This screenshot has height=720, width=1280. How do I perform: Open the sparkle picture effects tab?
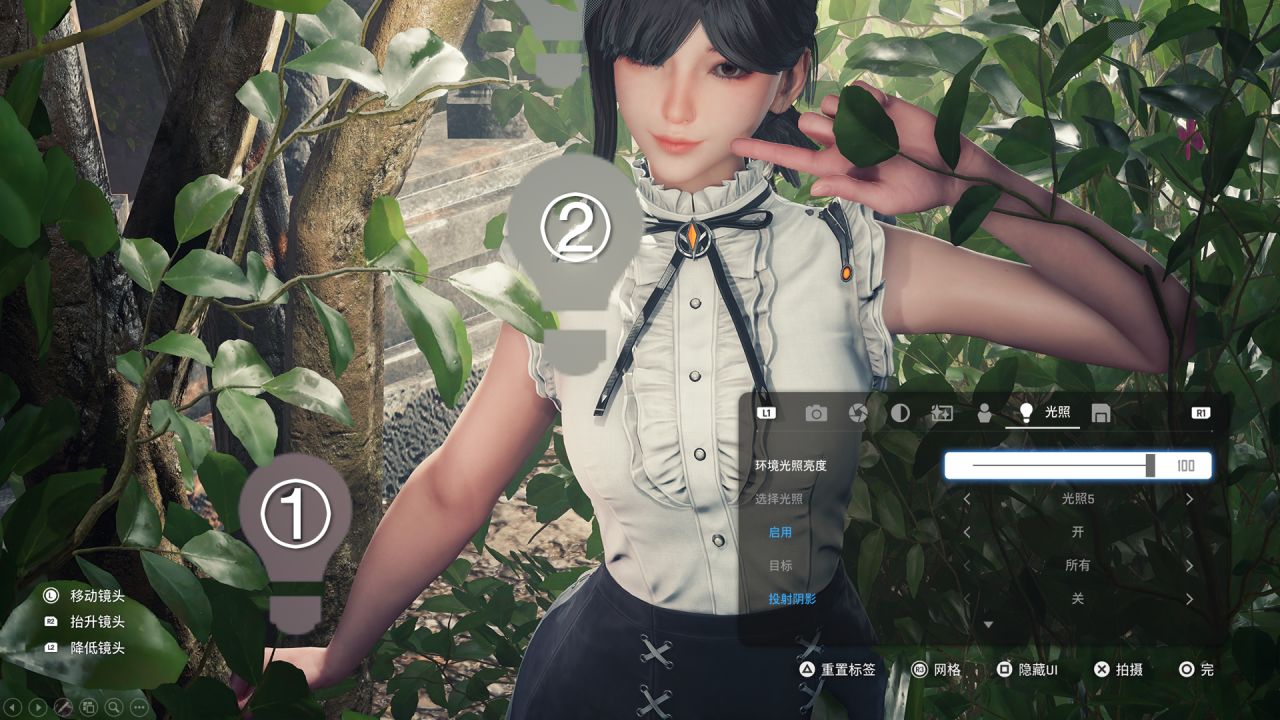[942, 413]
